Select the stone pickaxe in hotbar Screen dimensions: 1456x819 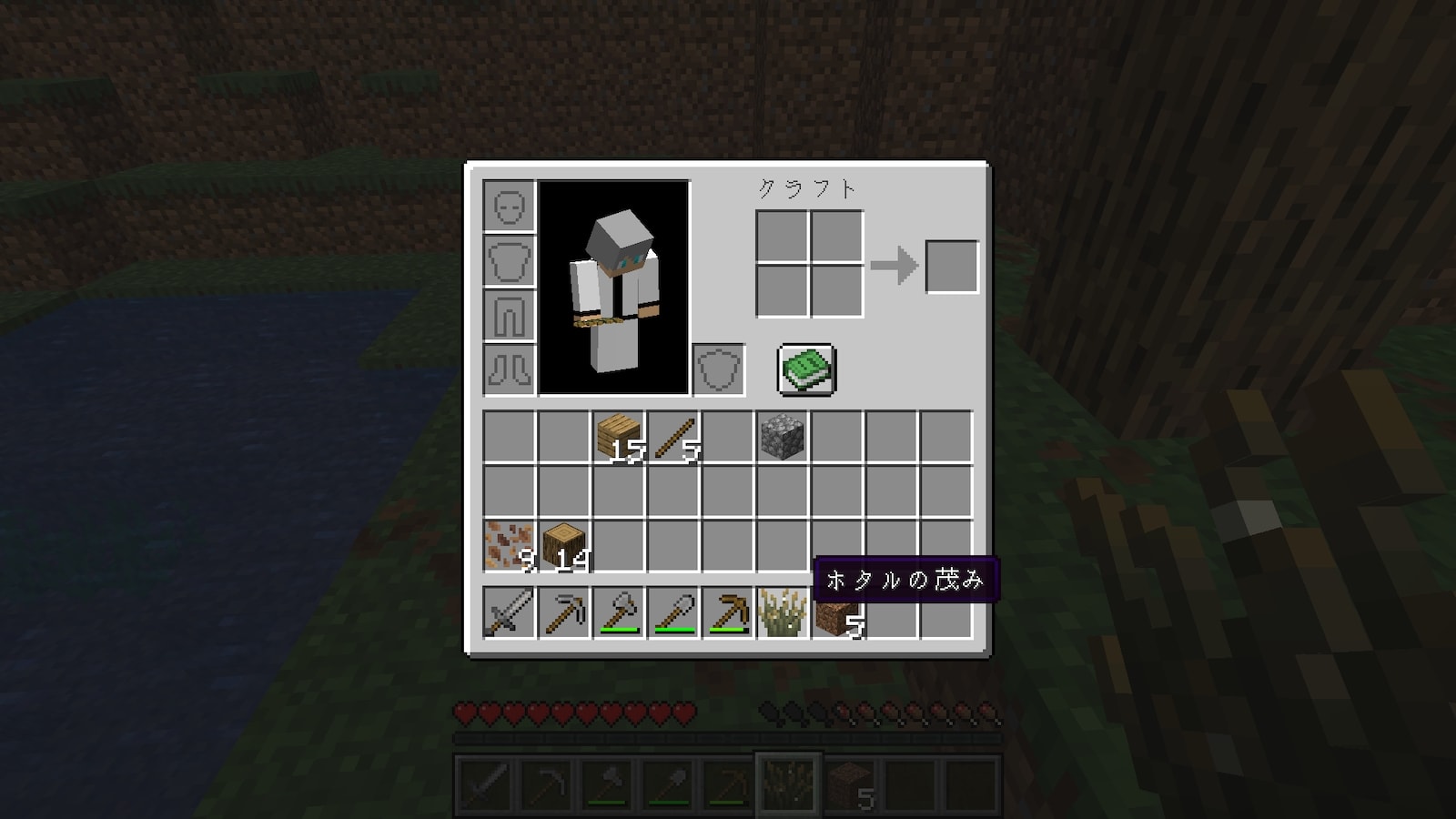point(564,612)
